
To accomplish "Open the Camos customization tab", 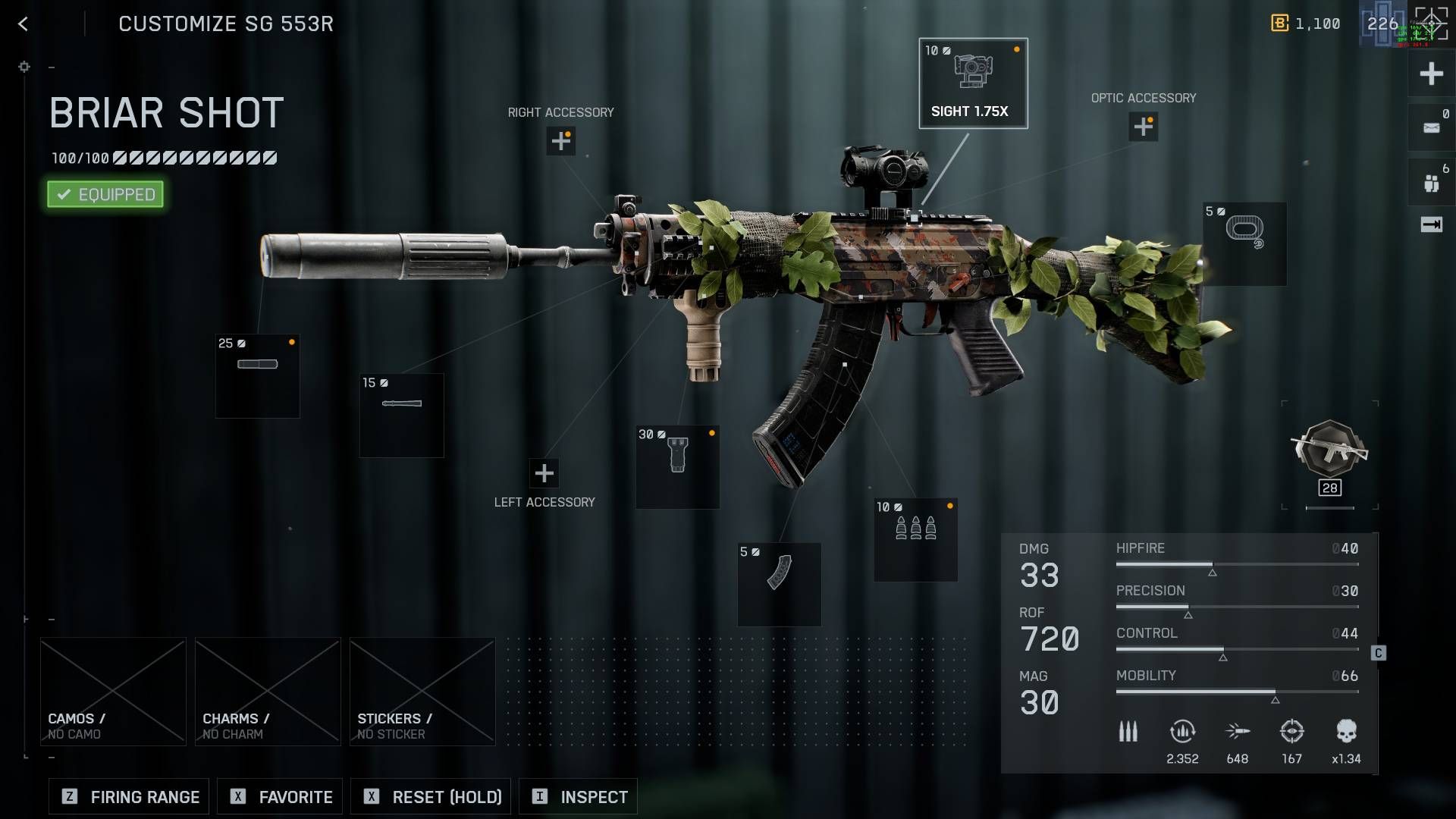I will point(112,690).
